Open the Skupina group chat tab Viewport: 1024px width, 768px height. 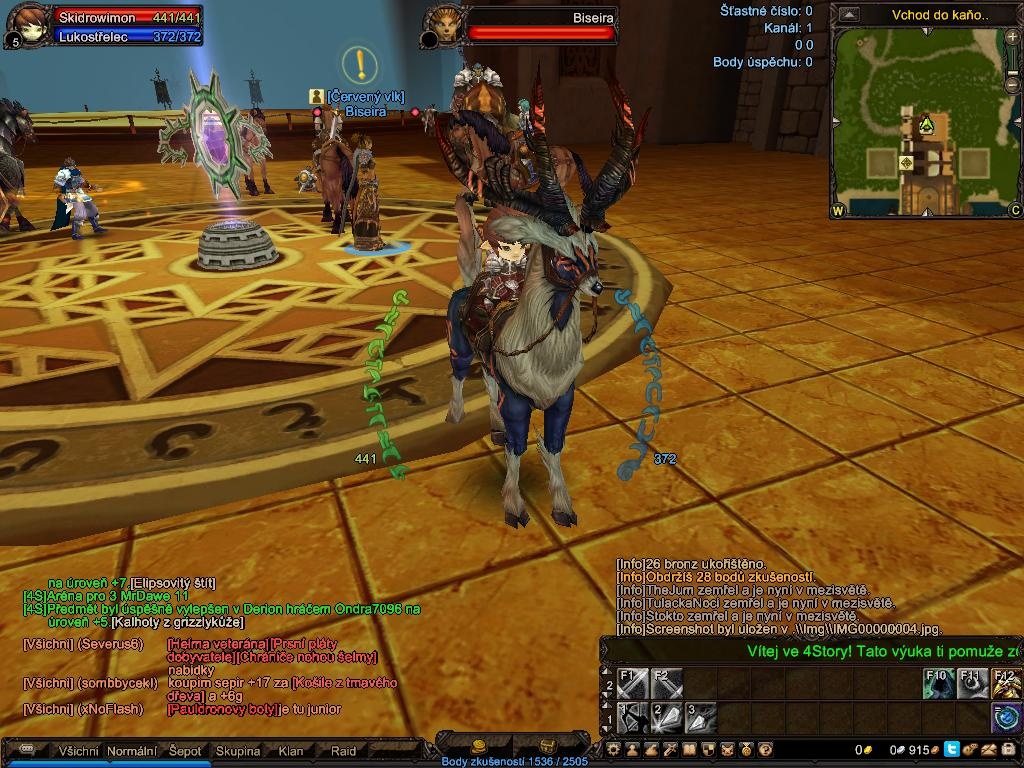238,751
